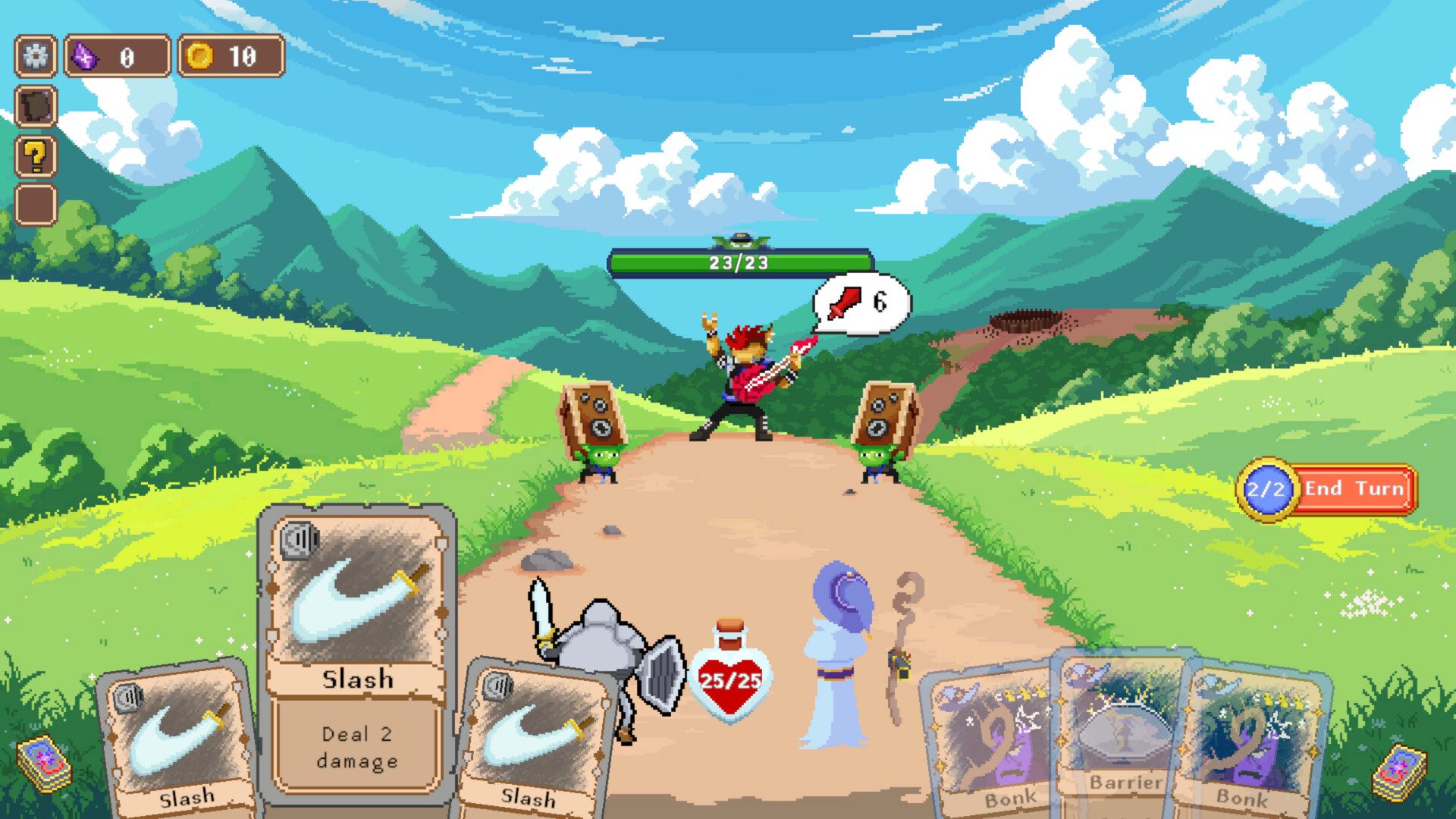Click the purple crystal currency icon
This screenshot has height=819, width=1456.
coord(86,55)
